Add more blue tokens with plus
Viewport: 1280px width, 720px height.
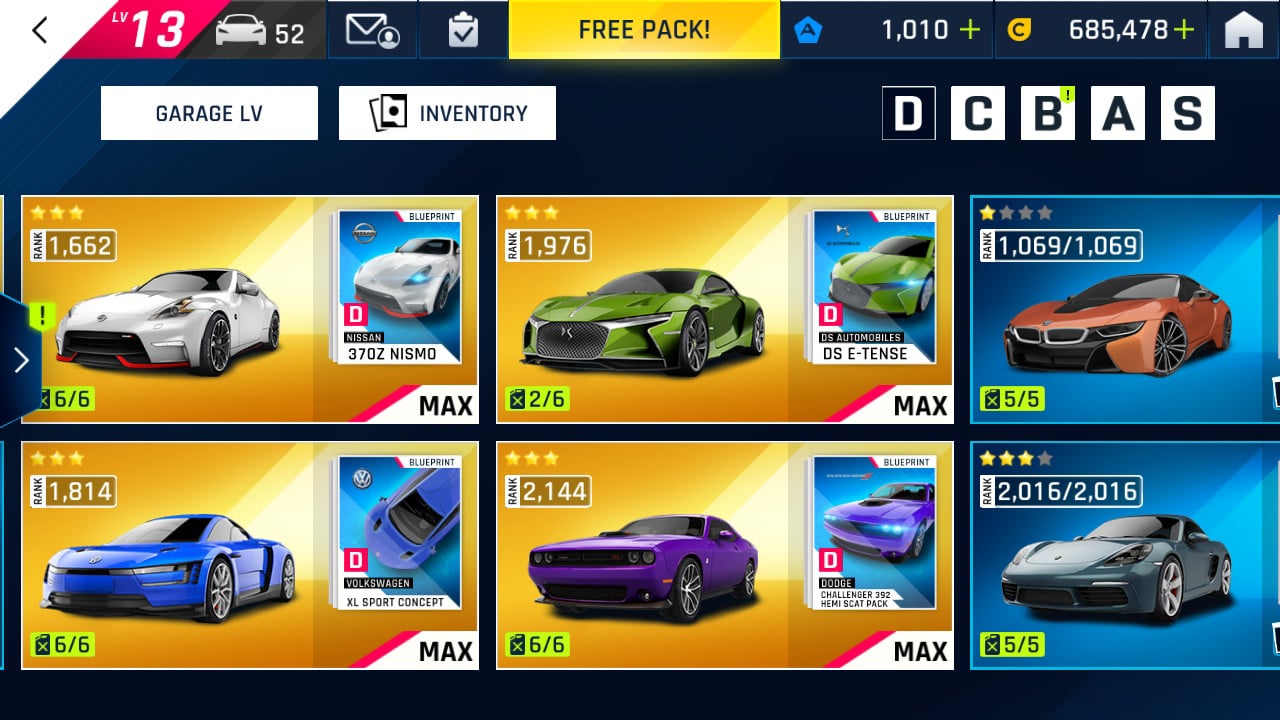[x=969, y=30]
